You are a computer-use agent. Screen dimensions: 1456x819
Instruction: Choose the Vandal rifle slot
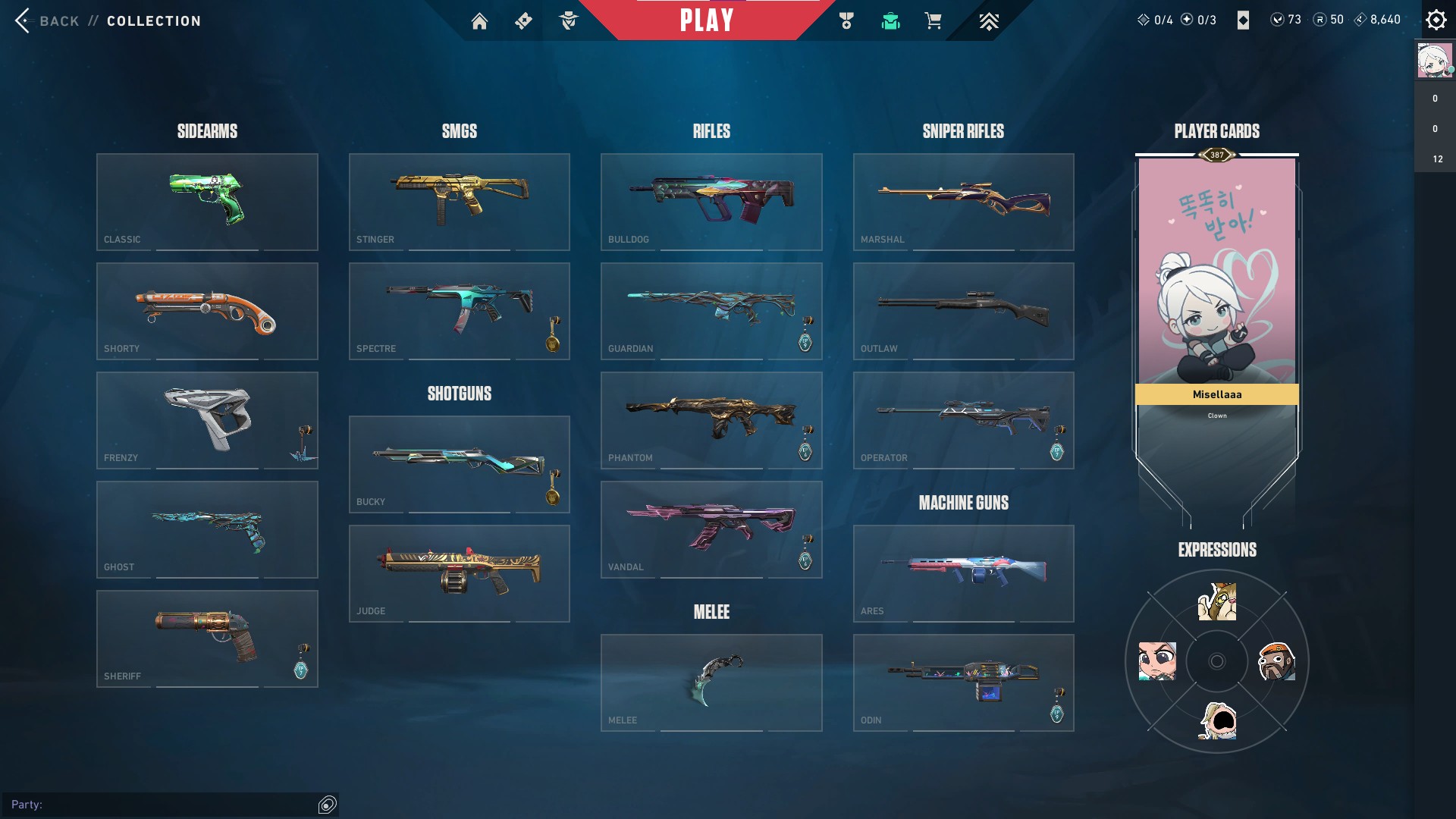coord(711,529)
